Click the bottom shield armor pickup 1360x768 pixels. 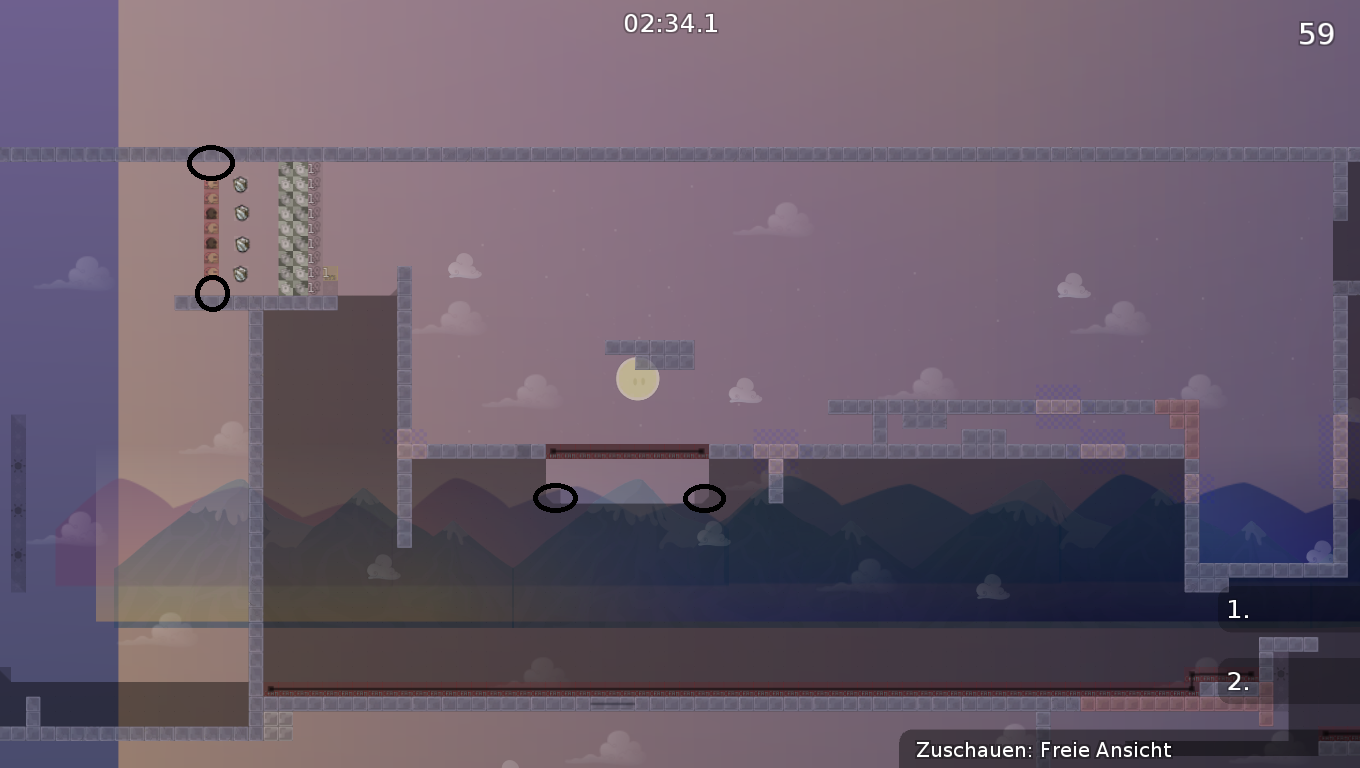240,273
